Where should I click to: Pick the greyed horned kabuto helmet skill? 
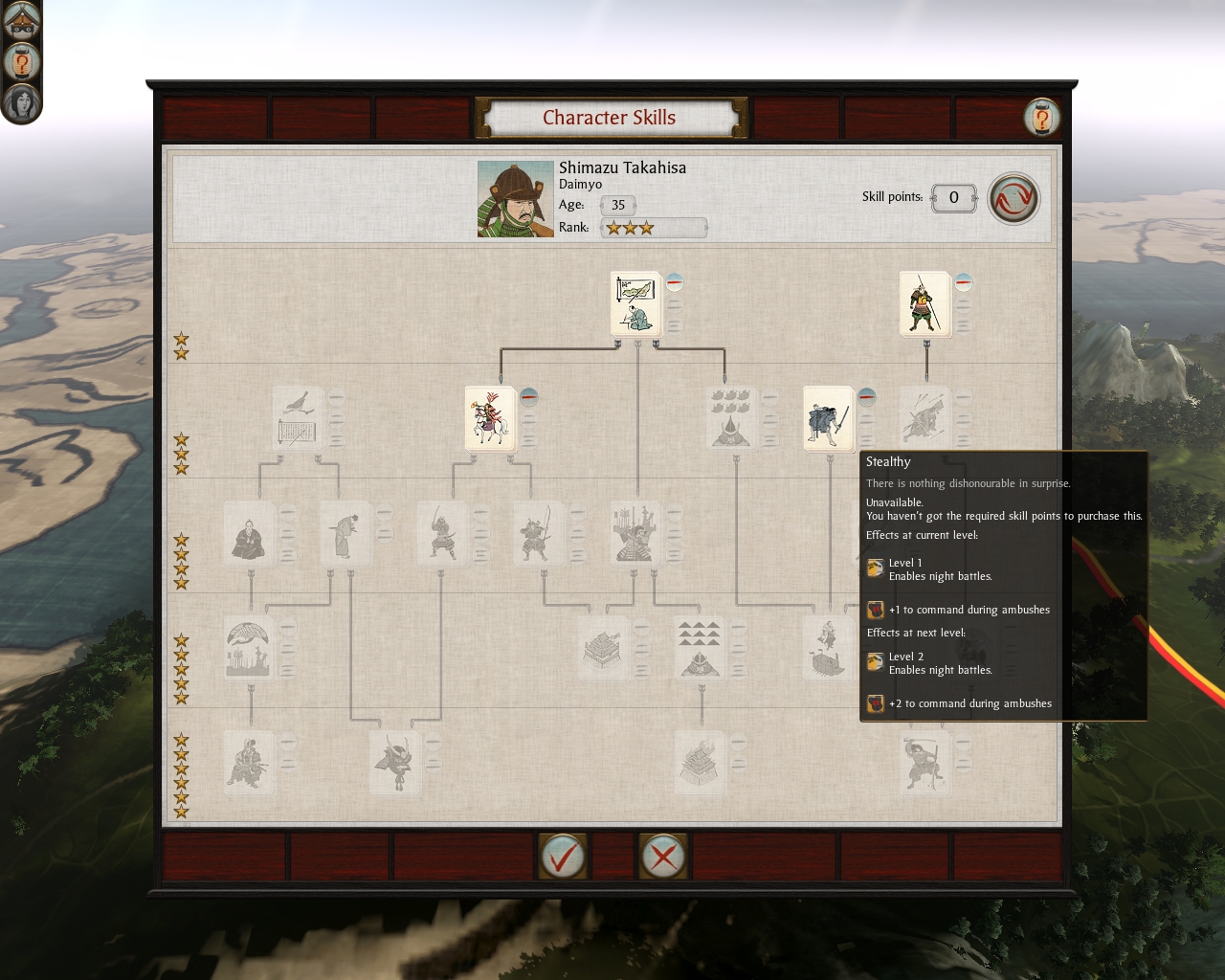394,763
